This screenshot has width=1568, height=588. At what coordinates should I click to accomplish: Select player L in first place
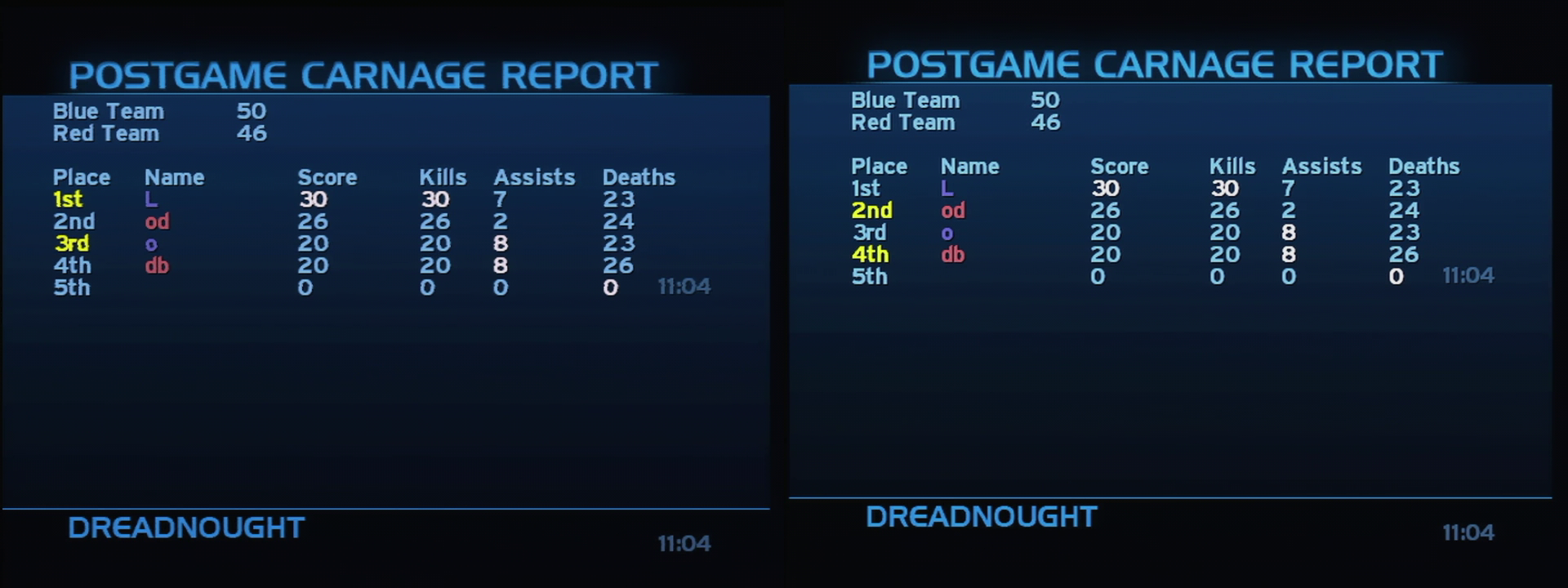[x=151, y=198]
